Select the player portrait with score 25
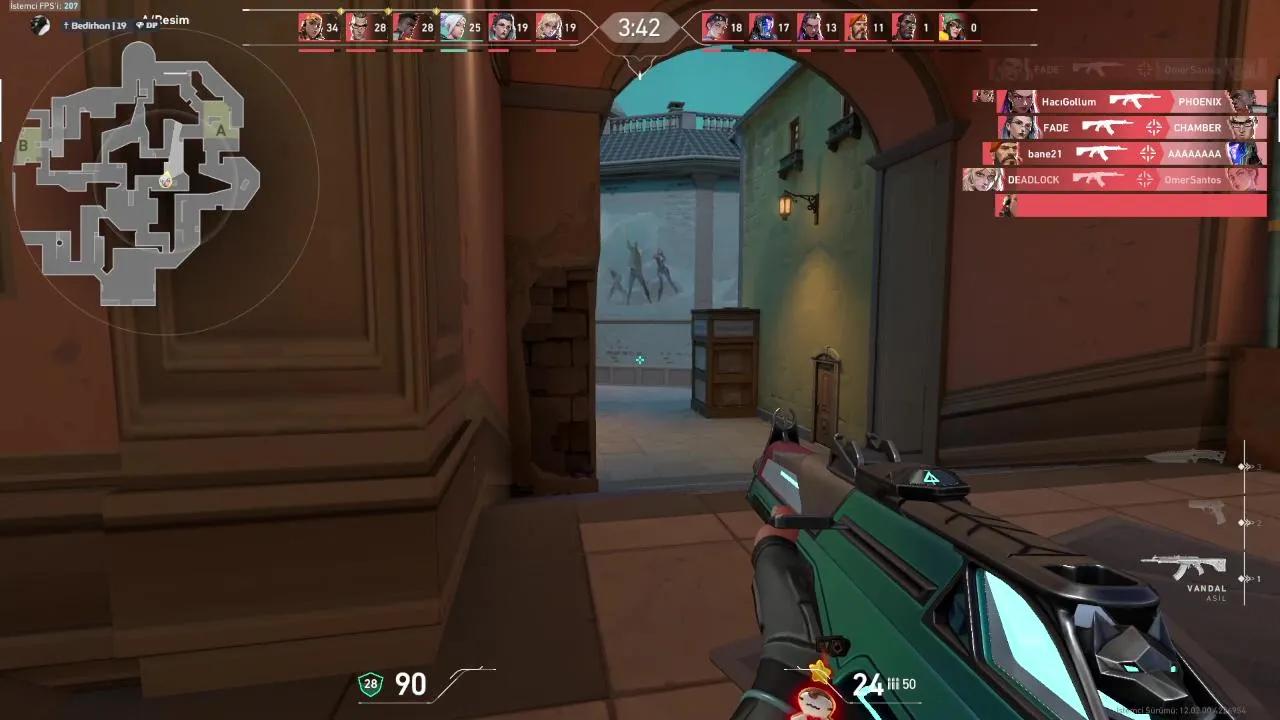The image size is (1280, 720). [x=453, y=27]
